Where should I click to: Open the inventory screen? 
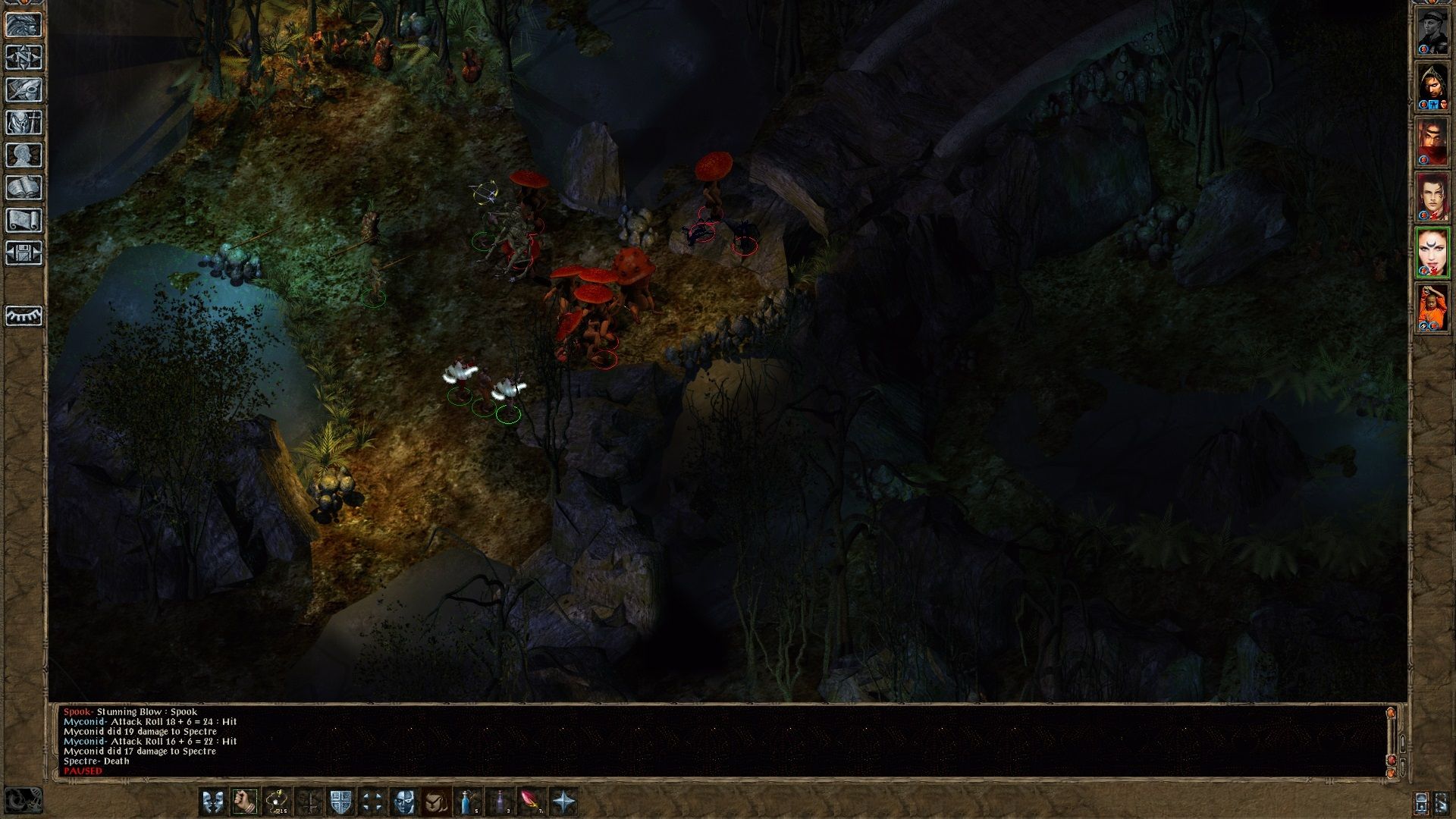[24, 123]
